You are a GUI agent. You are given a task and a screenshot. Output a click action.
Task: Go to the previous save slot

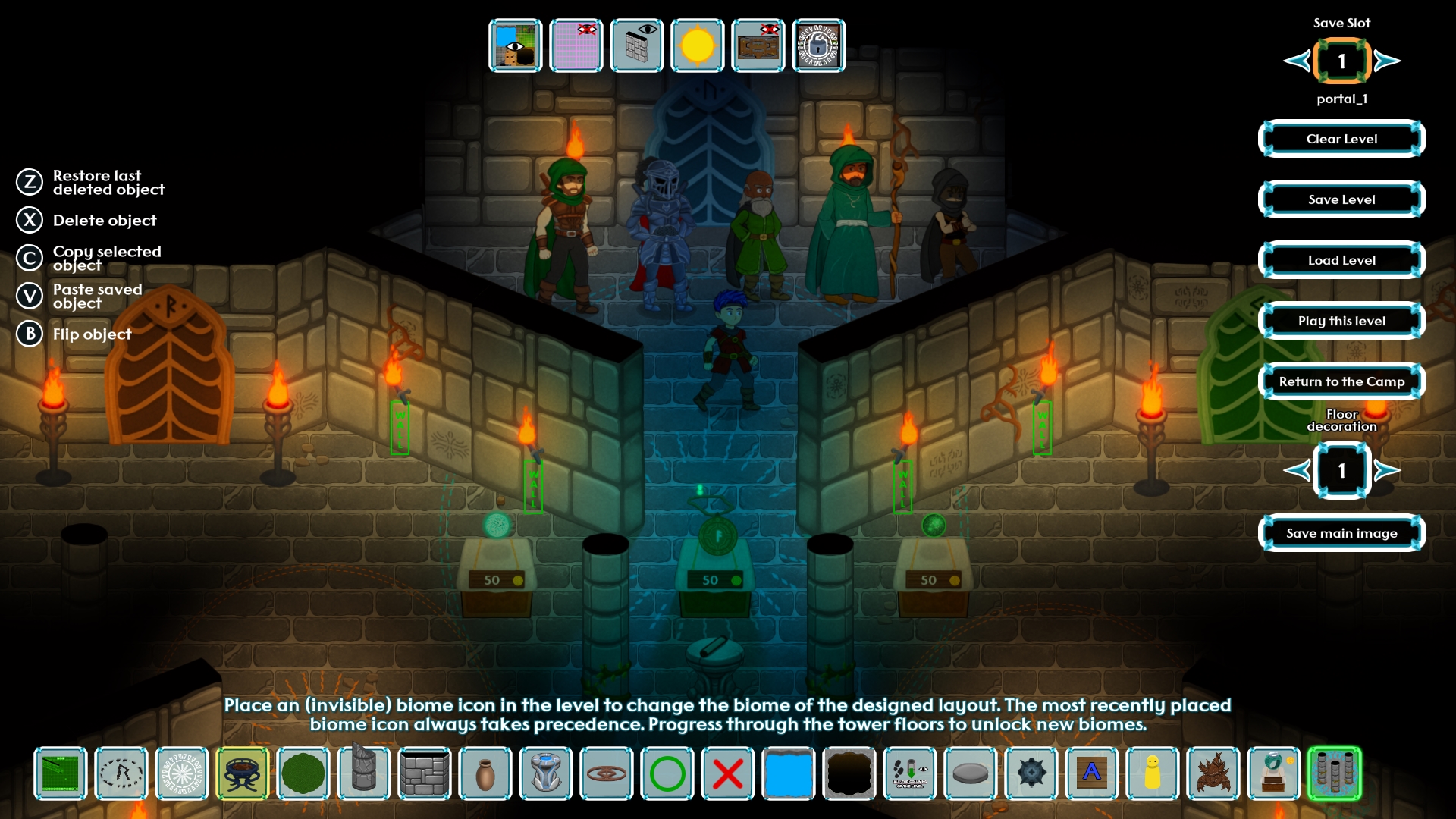pyautogui.click(x=1297, y=61)
